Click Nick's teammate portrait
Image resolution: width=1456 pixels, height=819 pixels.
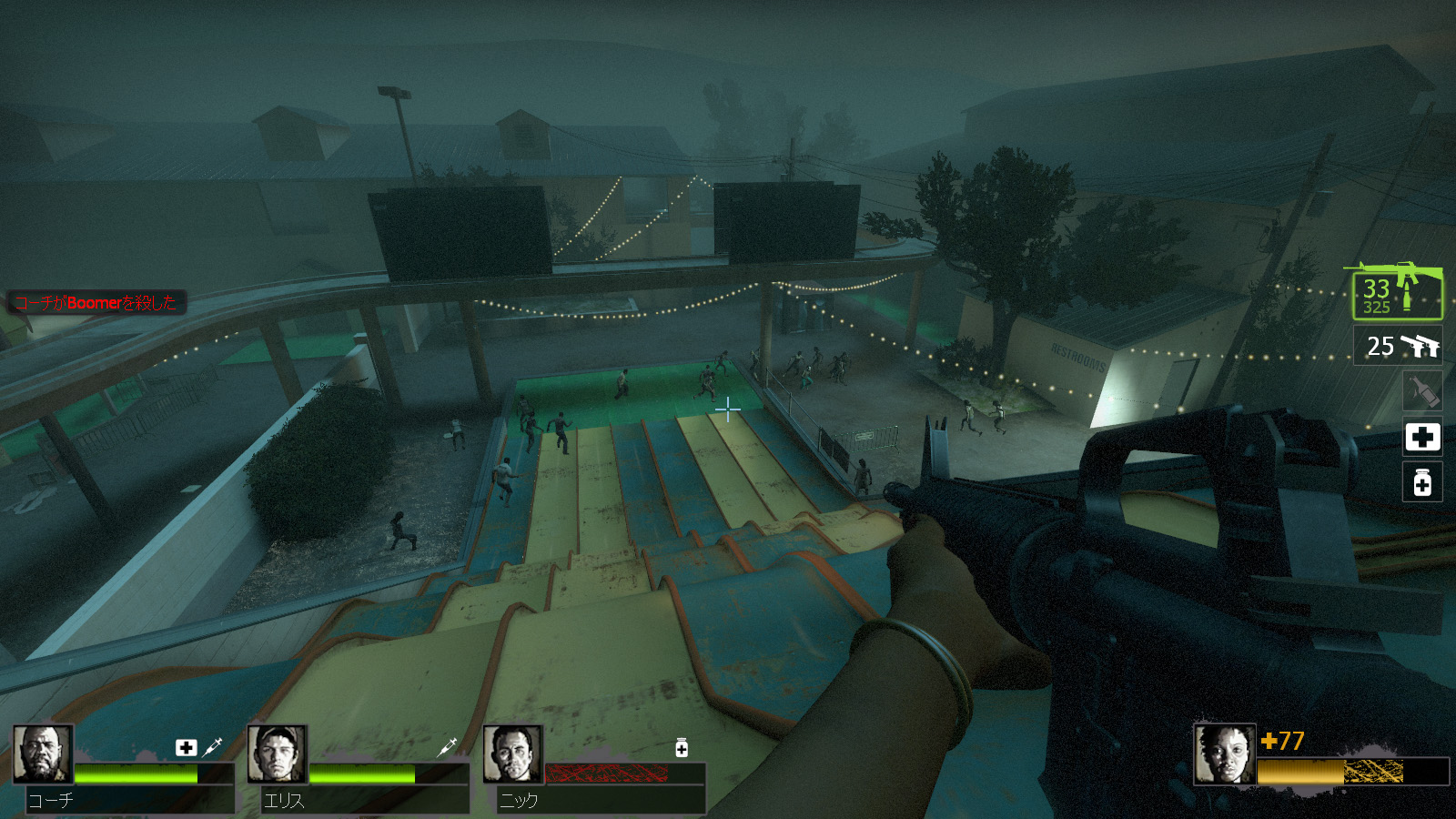[513, 754]
